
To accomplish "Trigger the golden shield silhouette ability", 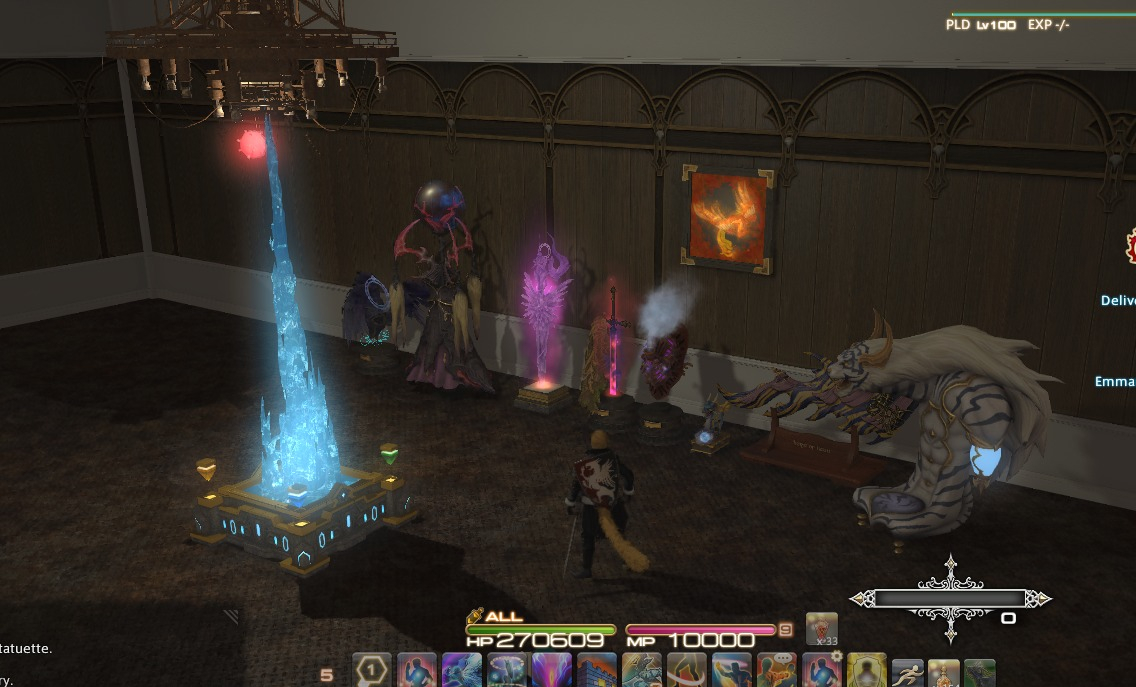I will pyautogui.click(x=866, y=672).
